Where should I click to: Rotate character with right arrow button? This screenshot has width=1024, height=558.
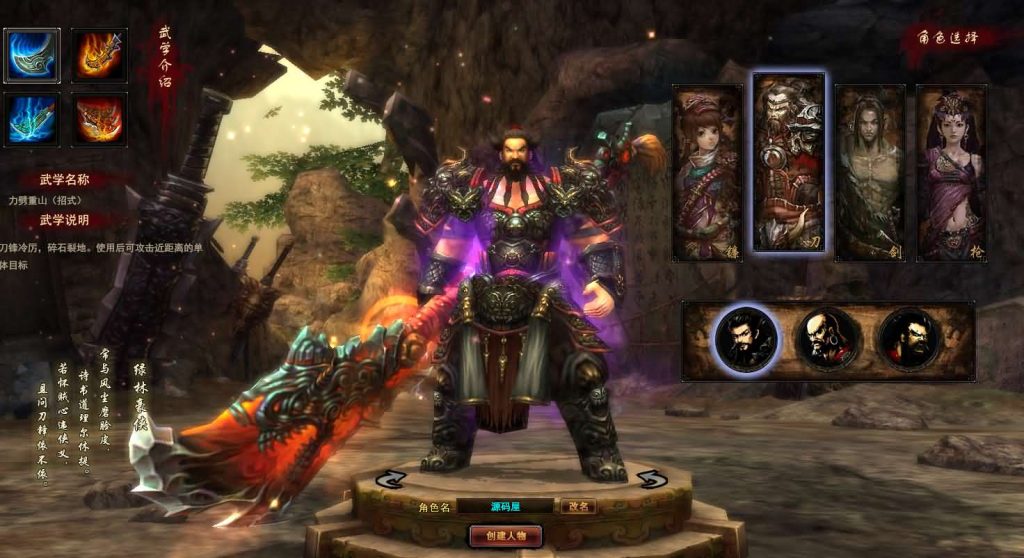pyautogui.click(x=652, y=479)
